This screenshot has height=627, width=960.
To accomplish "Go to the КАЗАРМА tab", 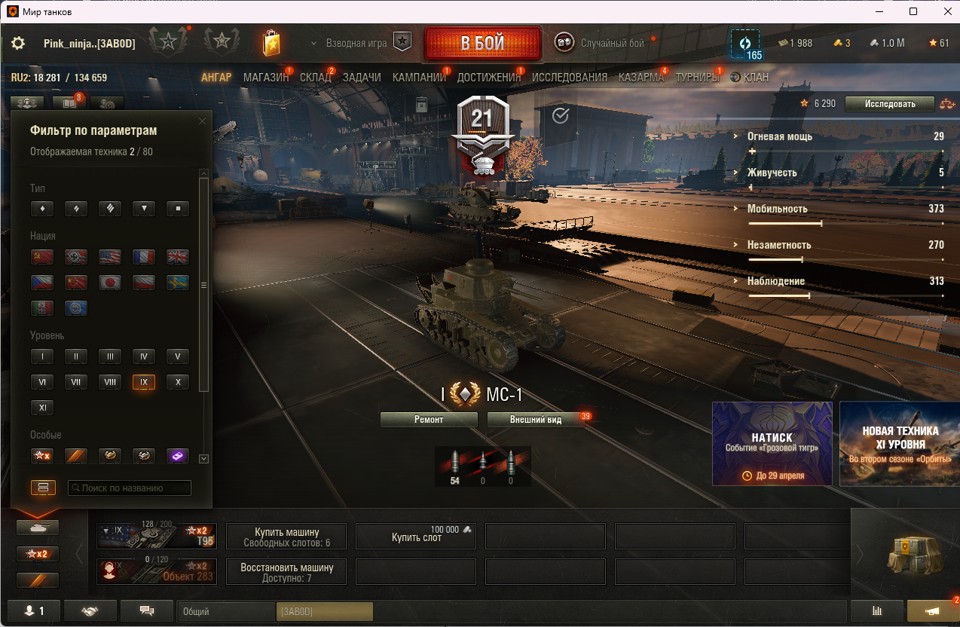I will 640,77.
